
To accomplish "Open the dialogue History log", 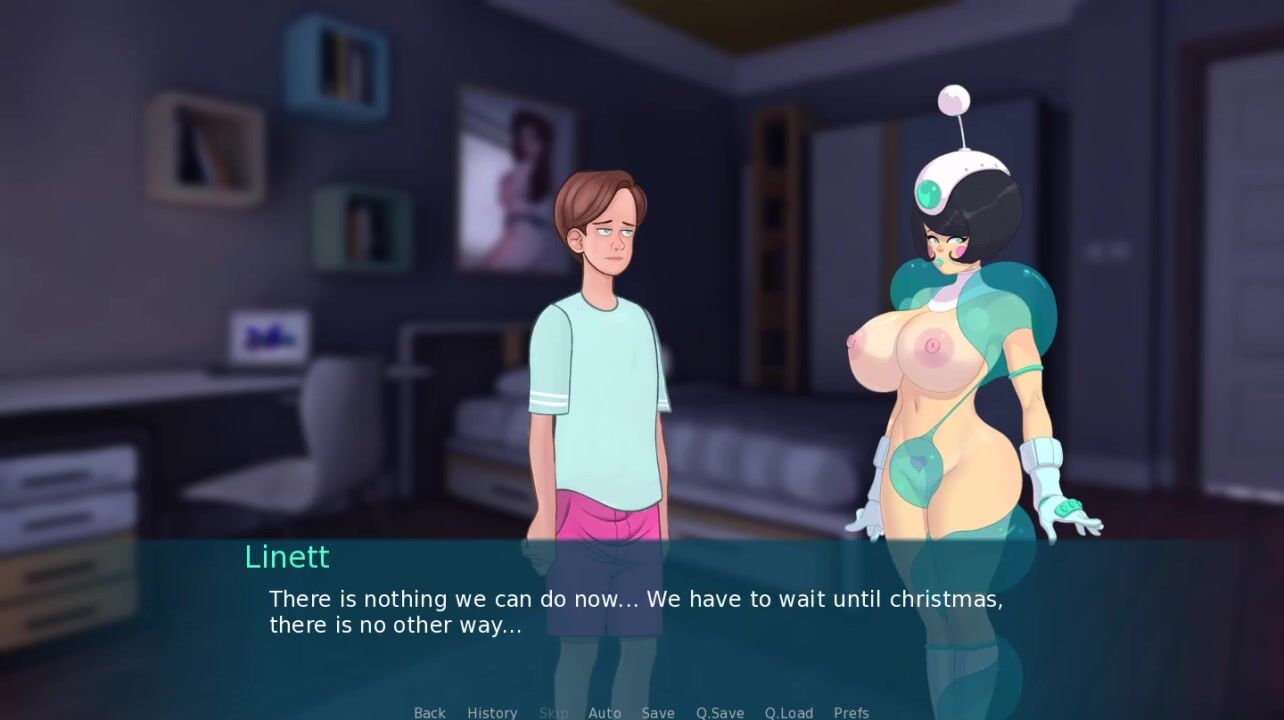I will coord(492,712).
